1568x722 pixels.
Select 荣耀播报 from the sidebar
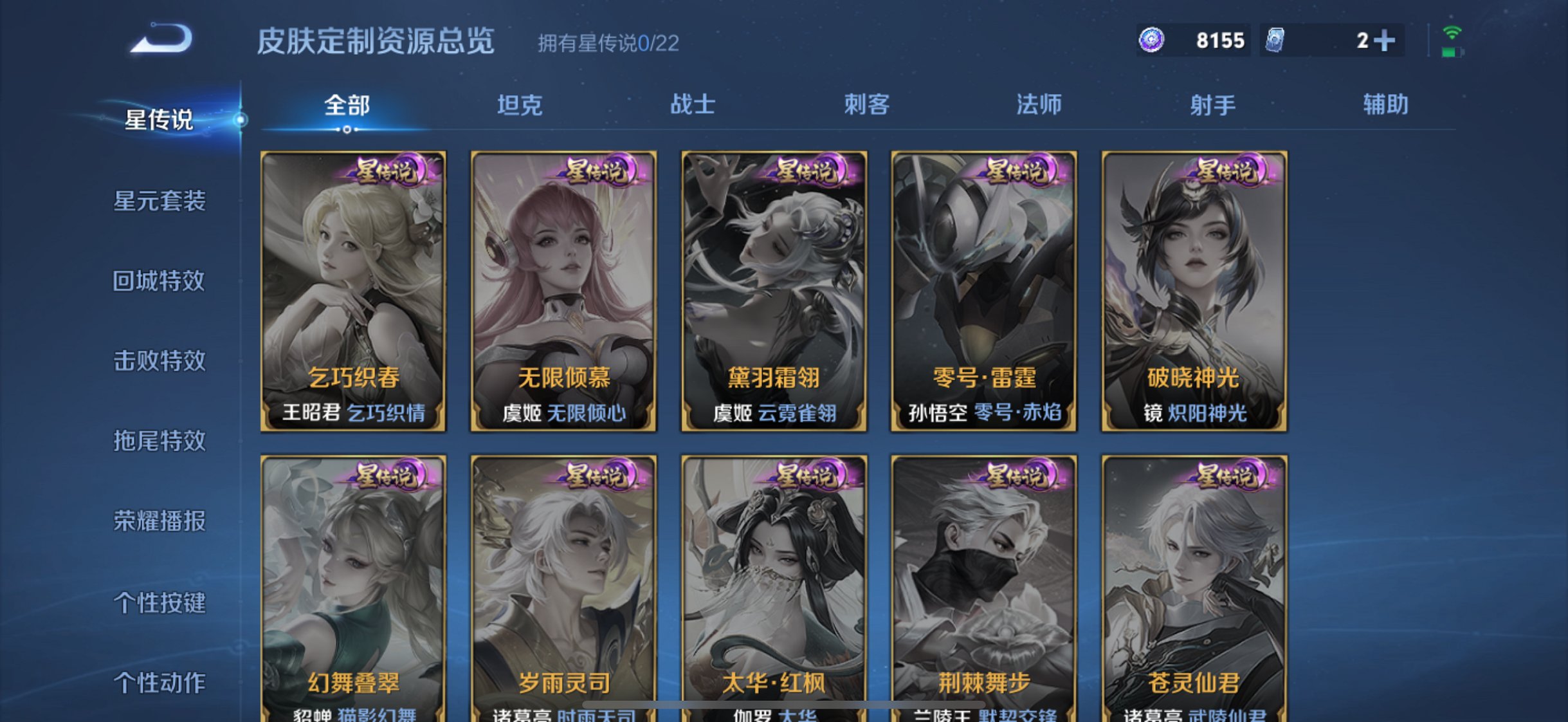pyautogui.click(x=160, y=523)
